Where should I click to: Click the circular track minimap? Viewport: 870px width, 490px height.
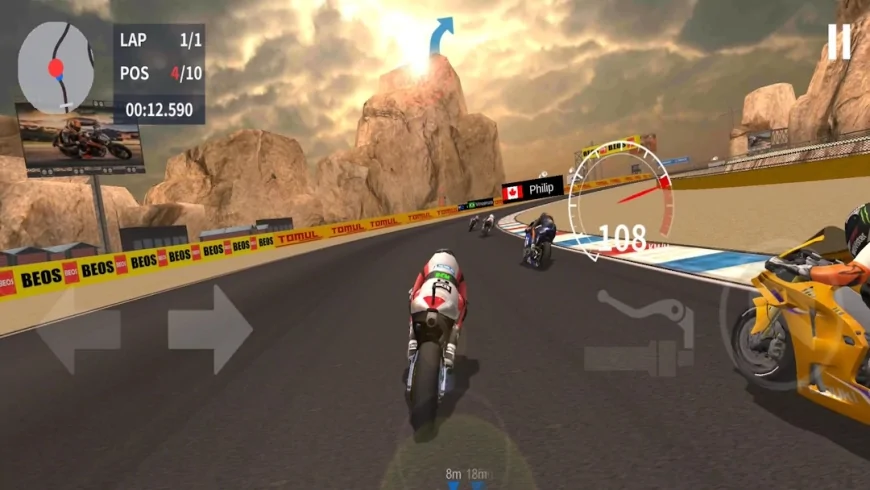tap(56, 65)
